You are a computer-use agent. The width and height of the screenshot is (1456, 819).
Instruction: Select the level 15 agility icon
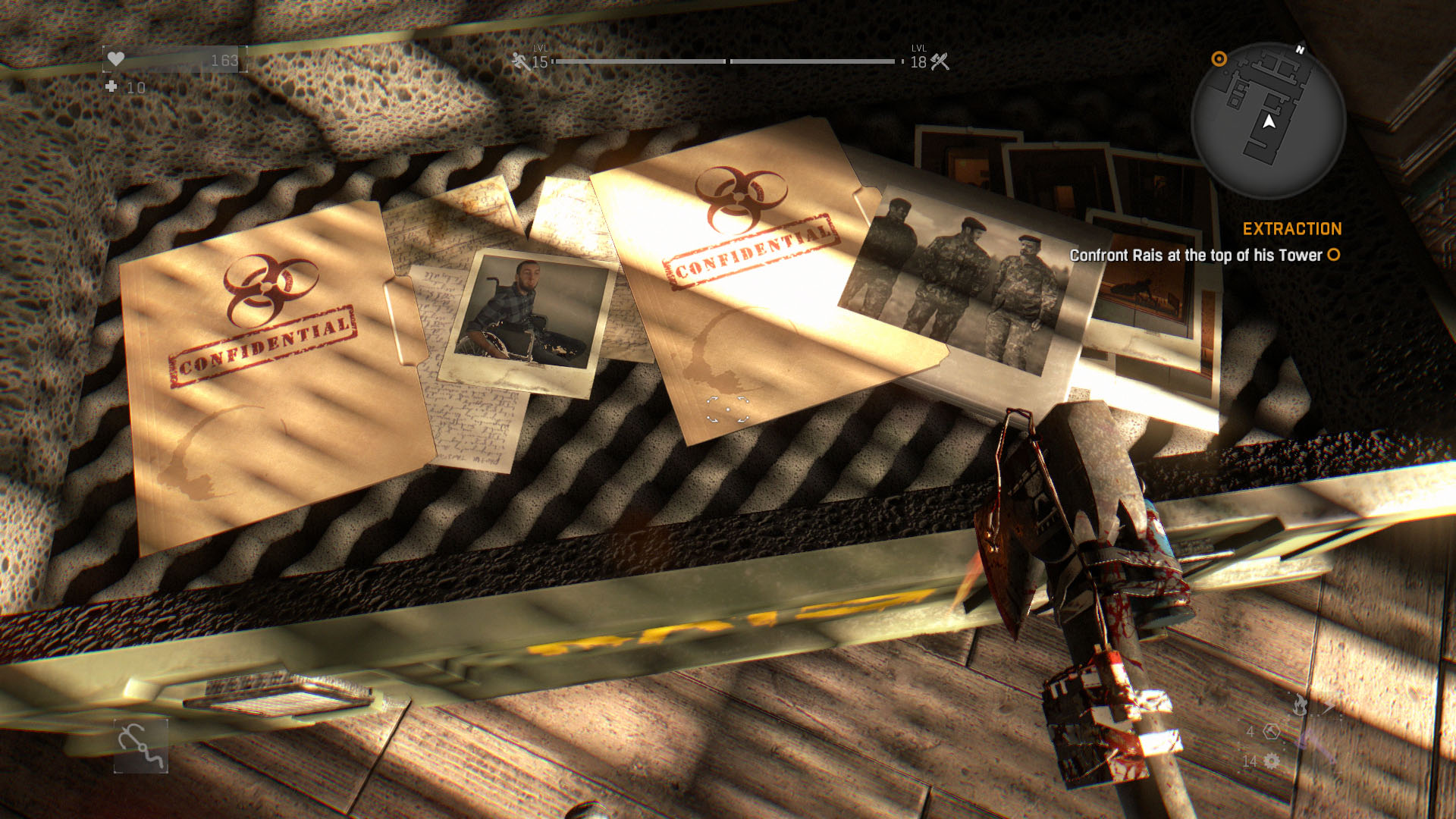(520, 61)
